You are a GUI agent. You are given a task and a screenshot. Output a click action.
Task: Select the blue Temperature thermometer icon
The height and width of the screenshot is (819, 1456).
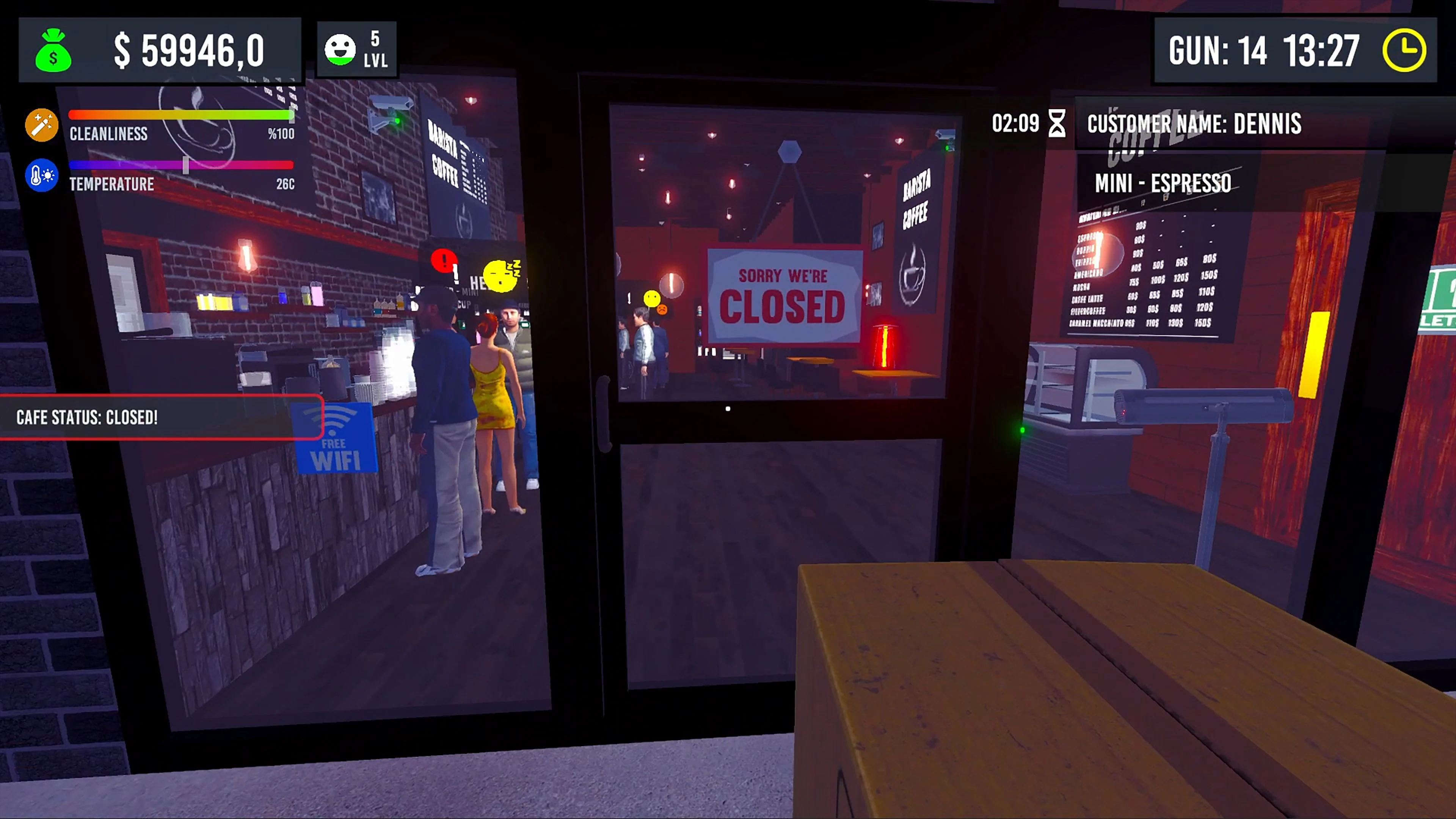[41, 175]
